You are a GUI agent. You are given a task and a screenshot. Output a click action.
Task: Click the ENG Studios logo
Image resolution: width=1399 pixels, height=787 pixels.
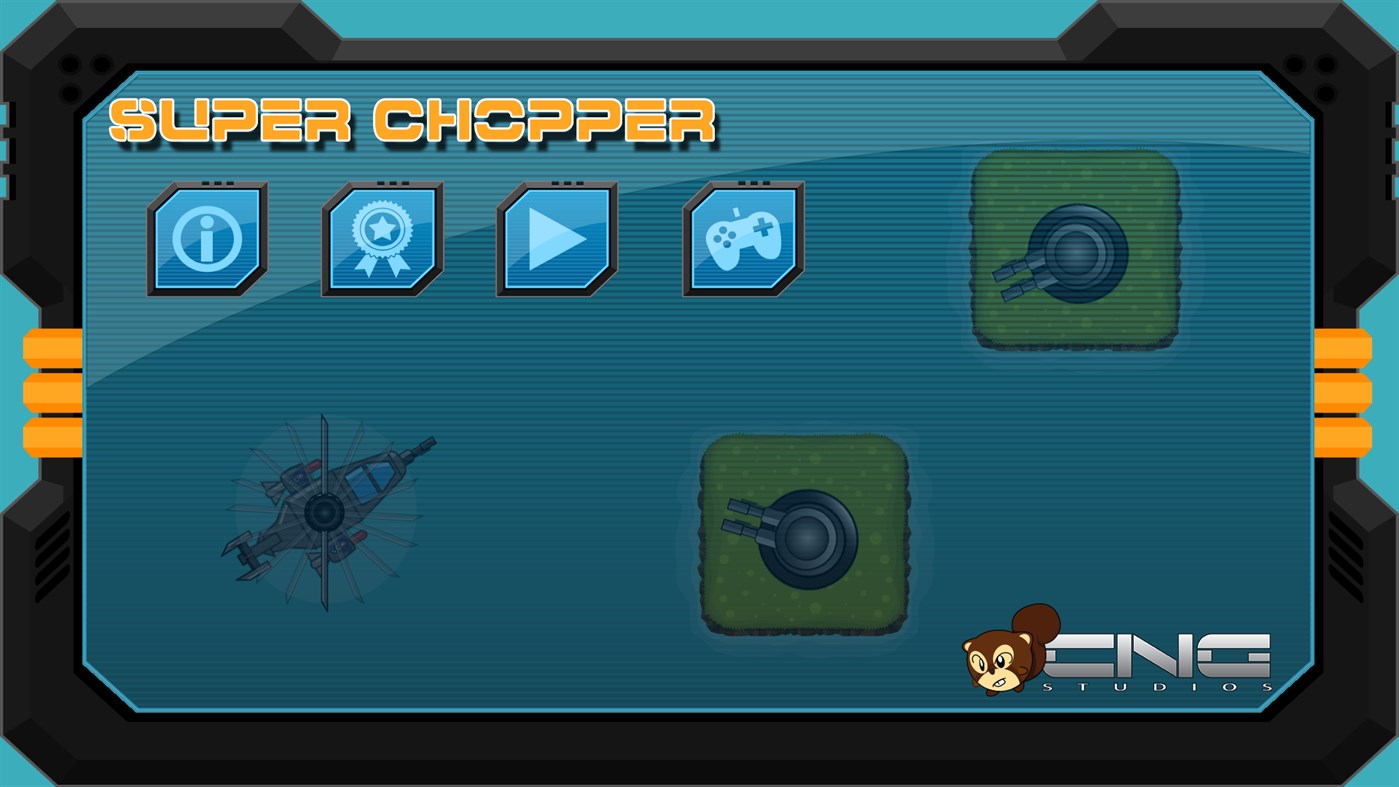(x=1160, y=655)
